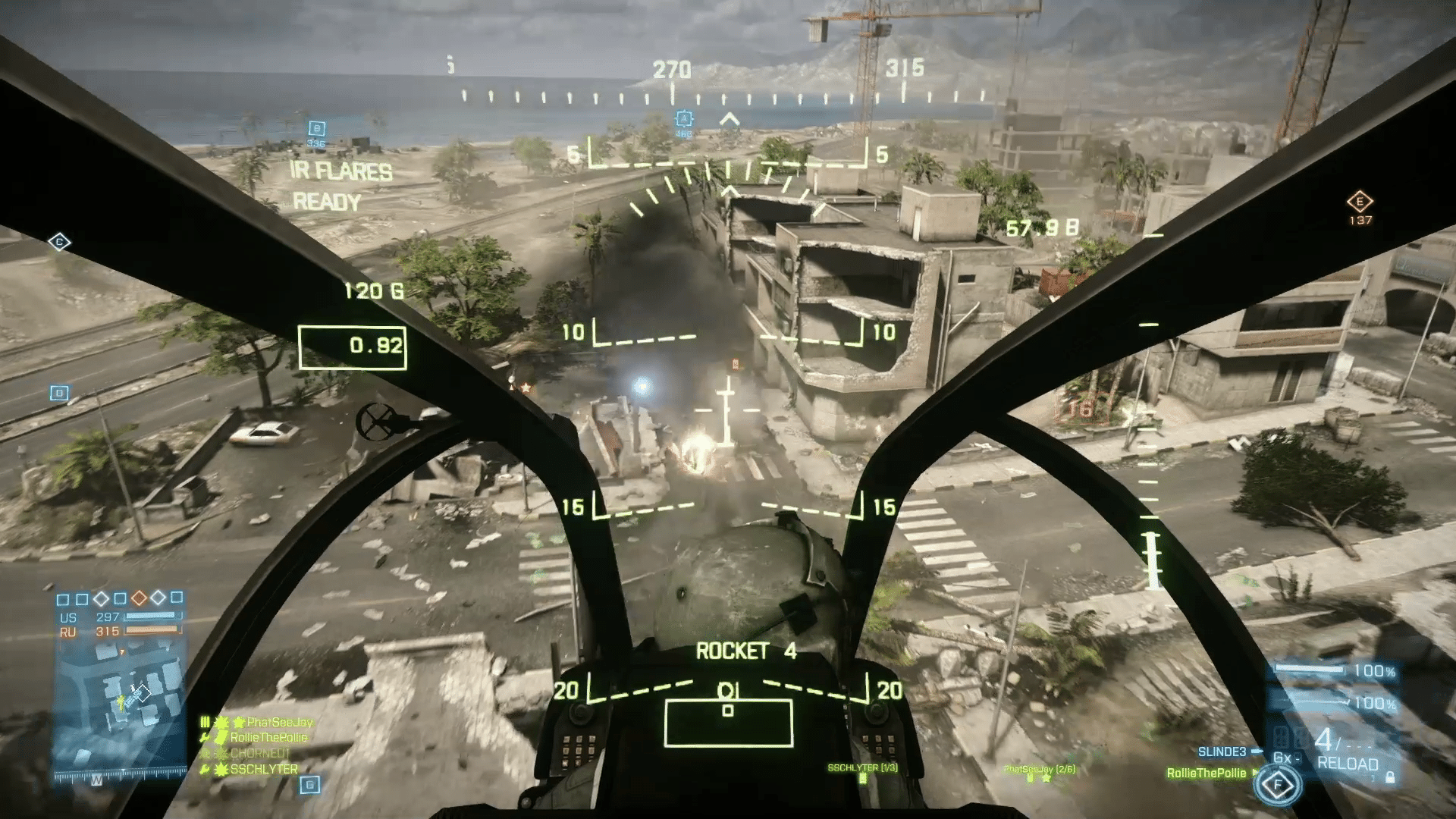Select SSCHLYTER in the squad list

coord(264,769)
